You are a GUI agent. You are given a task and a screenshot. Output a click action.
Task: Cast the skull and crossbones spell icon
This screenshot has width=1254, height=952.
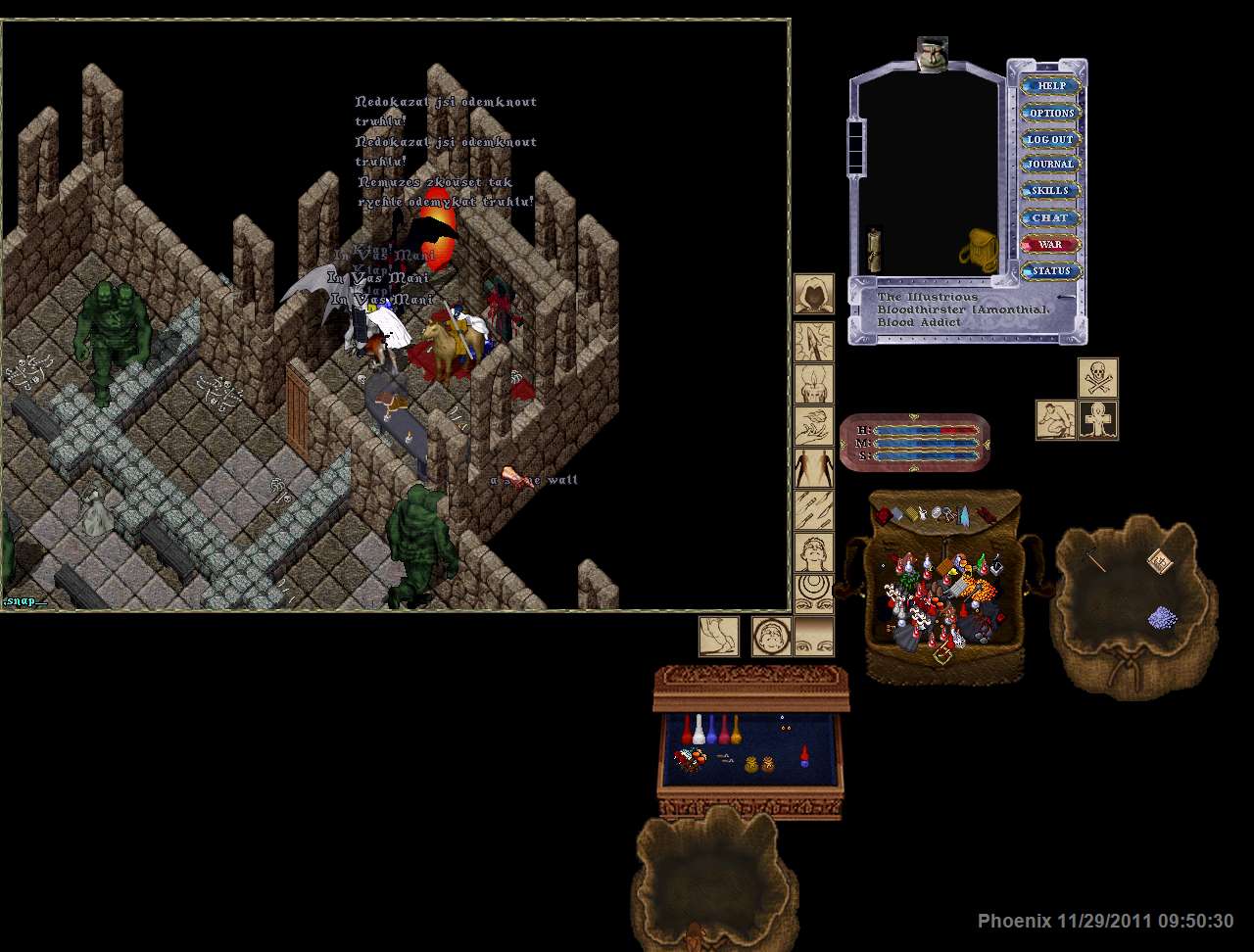point(1098,378)
